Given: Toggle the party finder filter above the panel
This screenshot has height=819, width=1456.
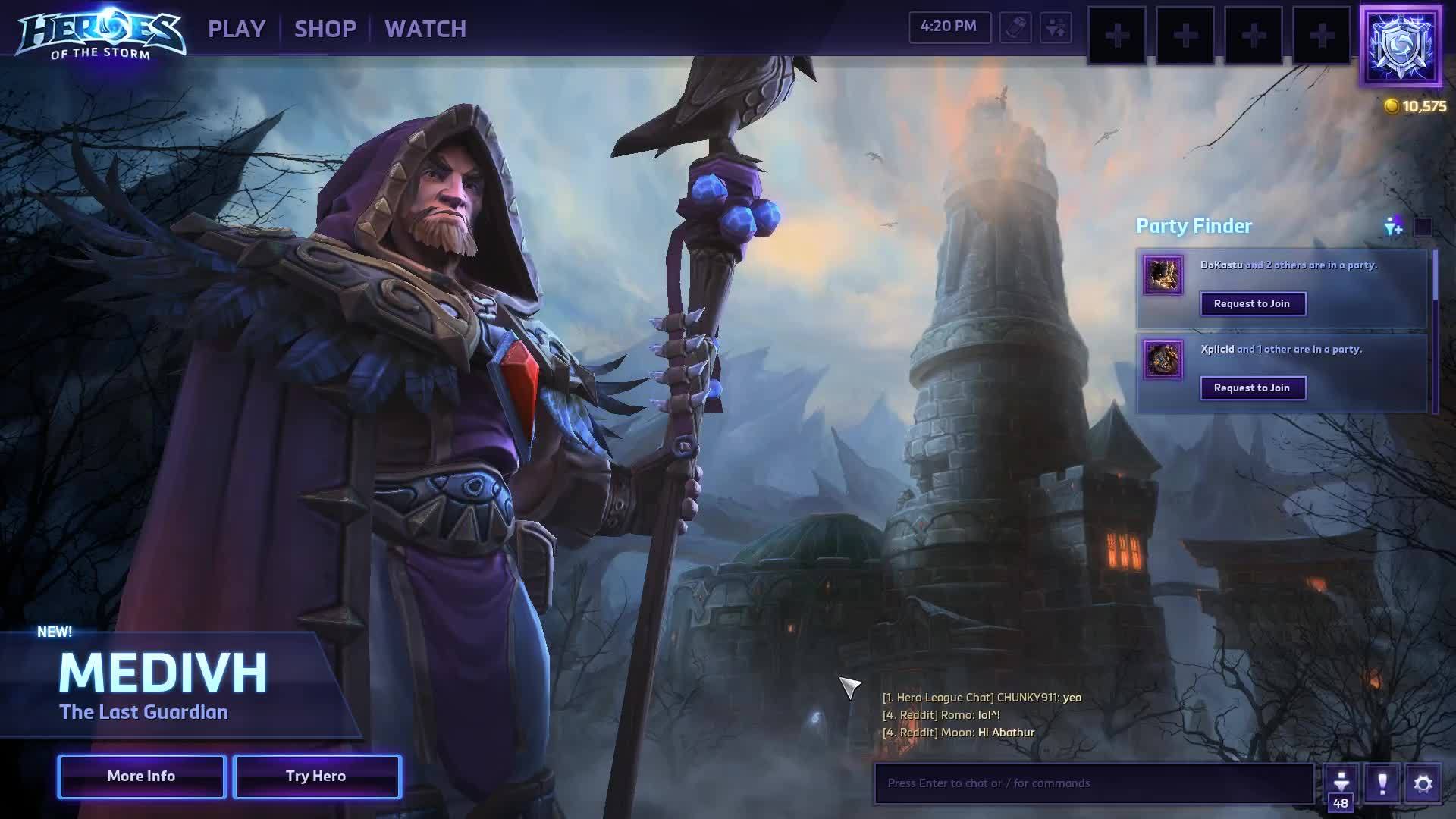Looking at the screenshot, I should [1393, 225].
